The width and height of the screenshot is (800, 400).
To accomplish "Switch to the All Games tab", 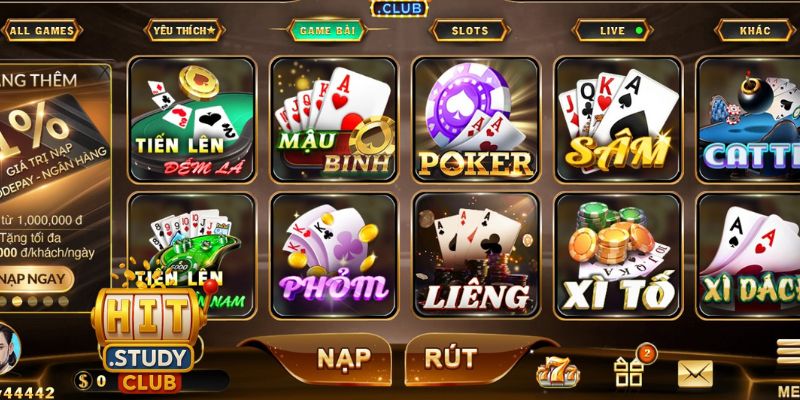I will pyautogui.click(x=42, y=31).
